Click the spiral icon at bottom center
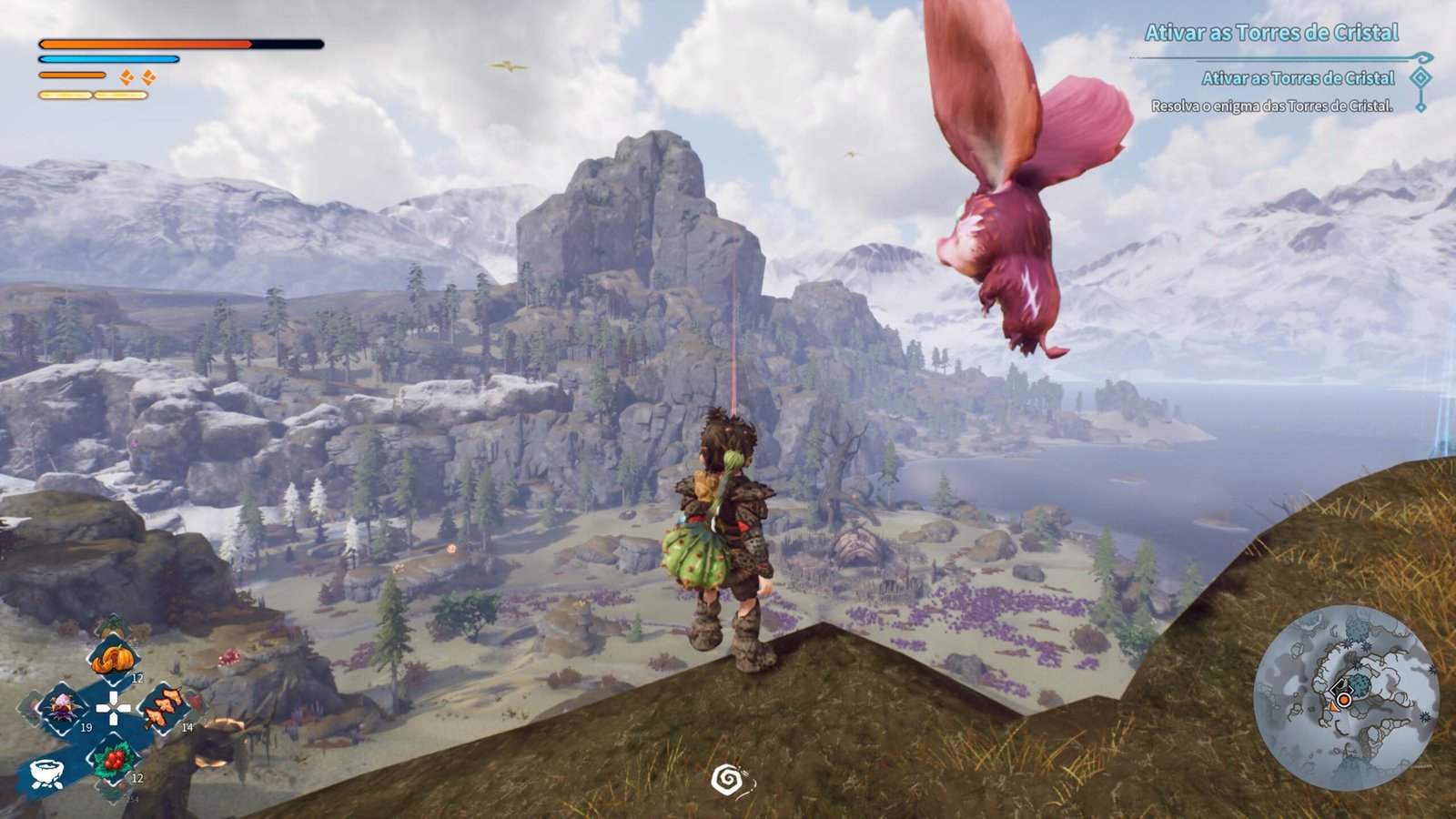1456x819 pixels. (728, 780)
